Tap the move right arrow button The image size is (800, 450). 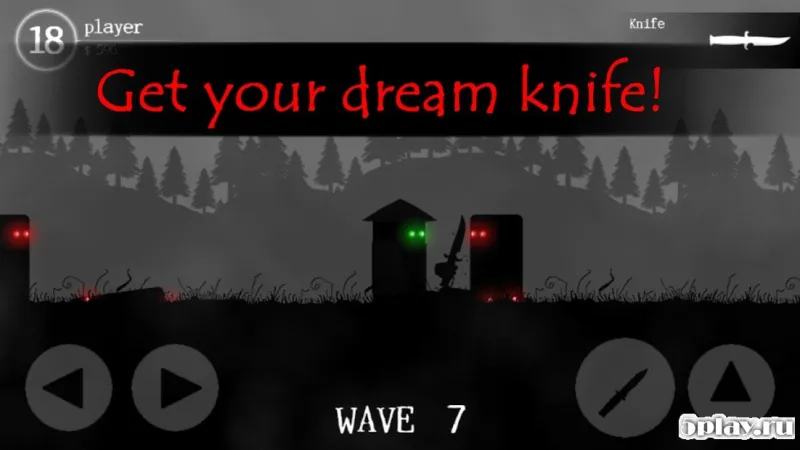click(x=175, y=388)
